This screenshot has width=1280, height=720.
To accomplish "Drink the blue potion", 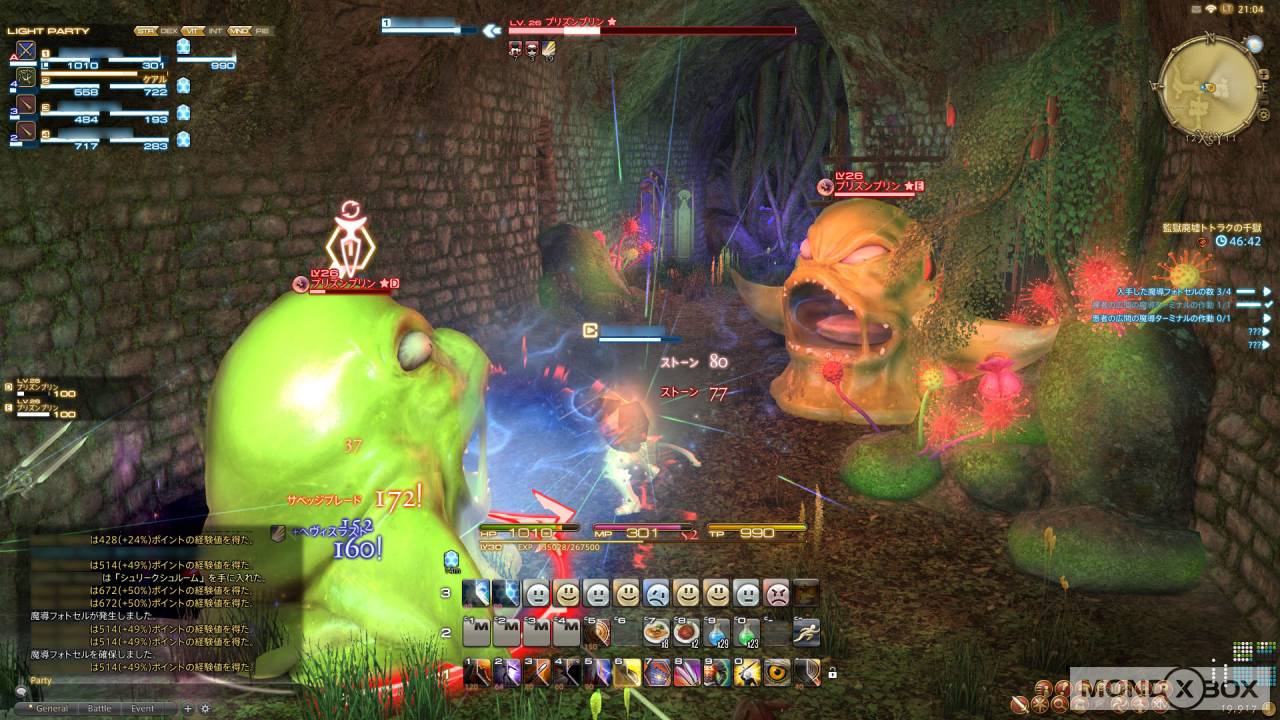I will (x=716, y=632).
